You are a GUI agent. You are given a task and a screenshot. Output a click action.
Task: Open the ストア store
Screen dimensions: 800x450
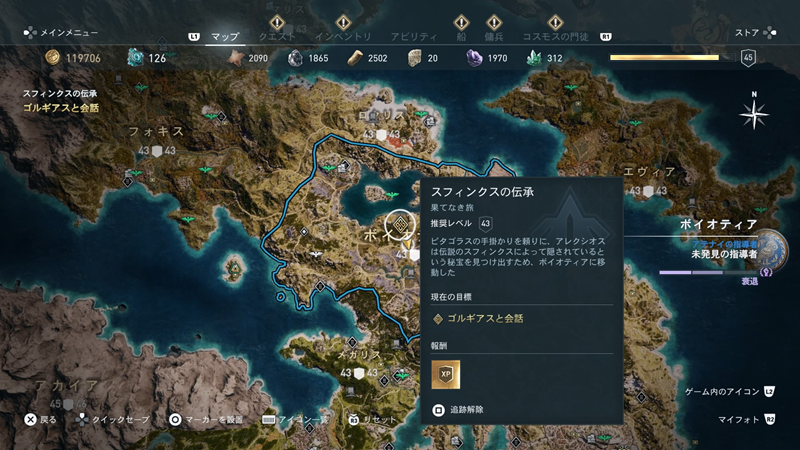click(747, 31)
